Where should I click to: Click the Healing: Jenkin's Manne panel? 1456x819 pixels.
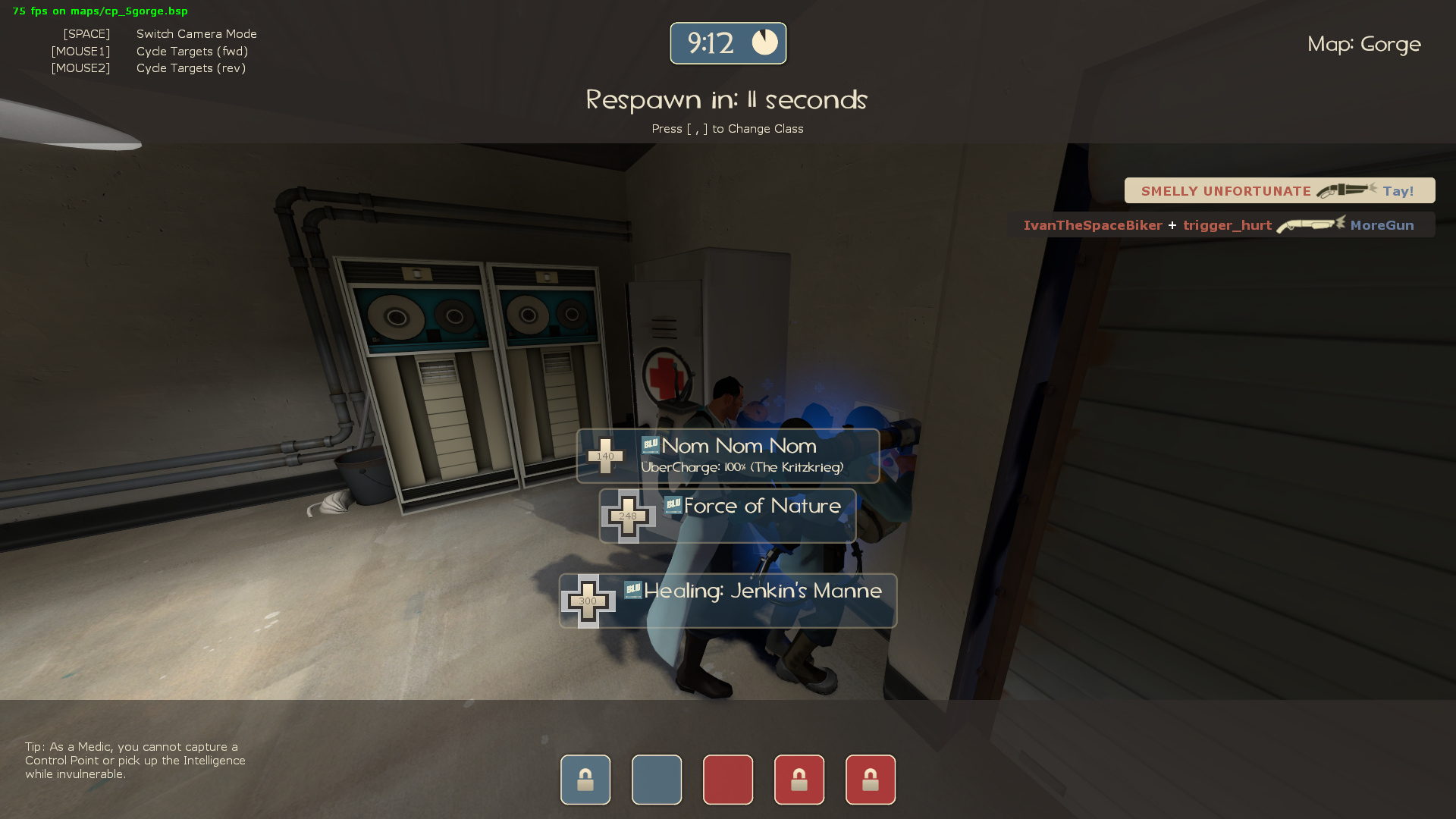pyautogui.click(x=762, y=591)
